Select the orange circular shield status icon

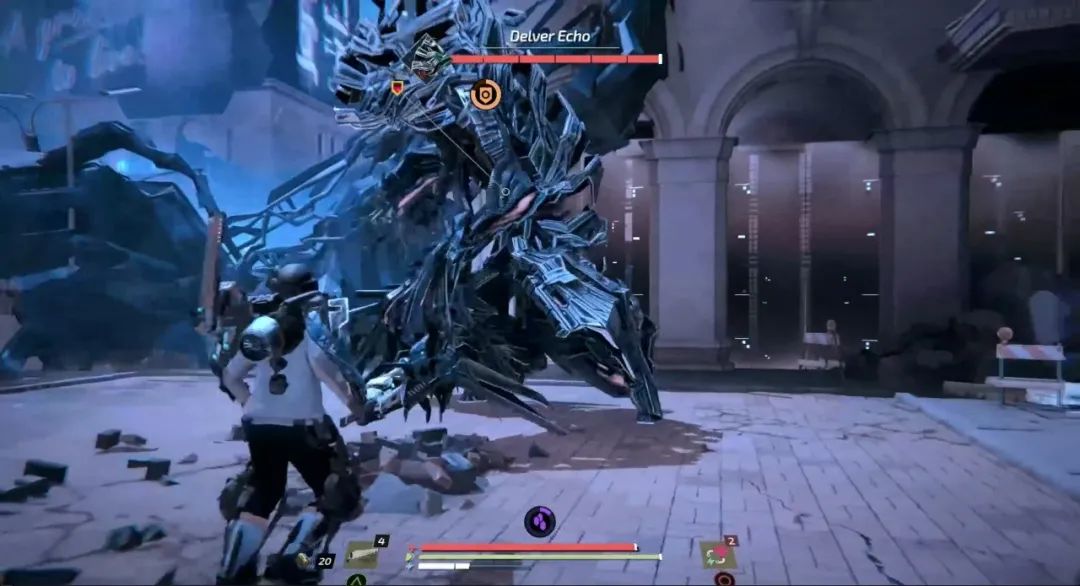486,94
